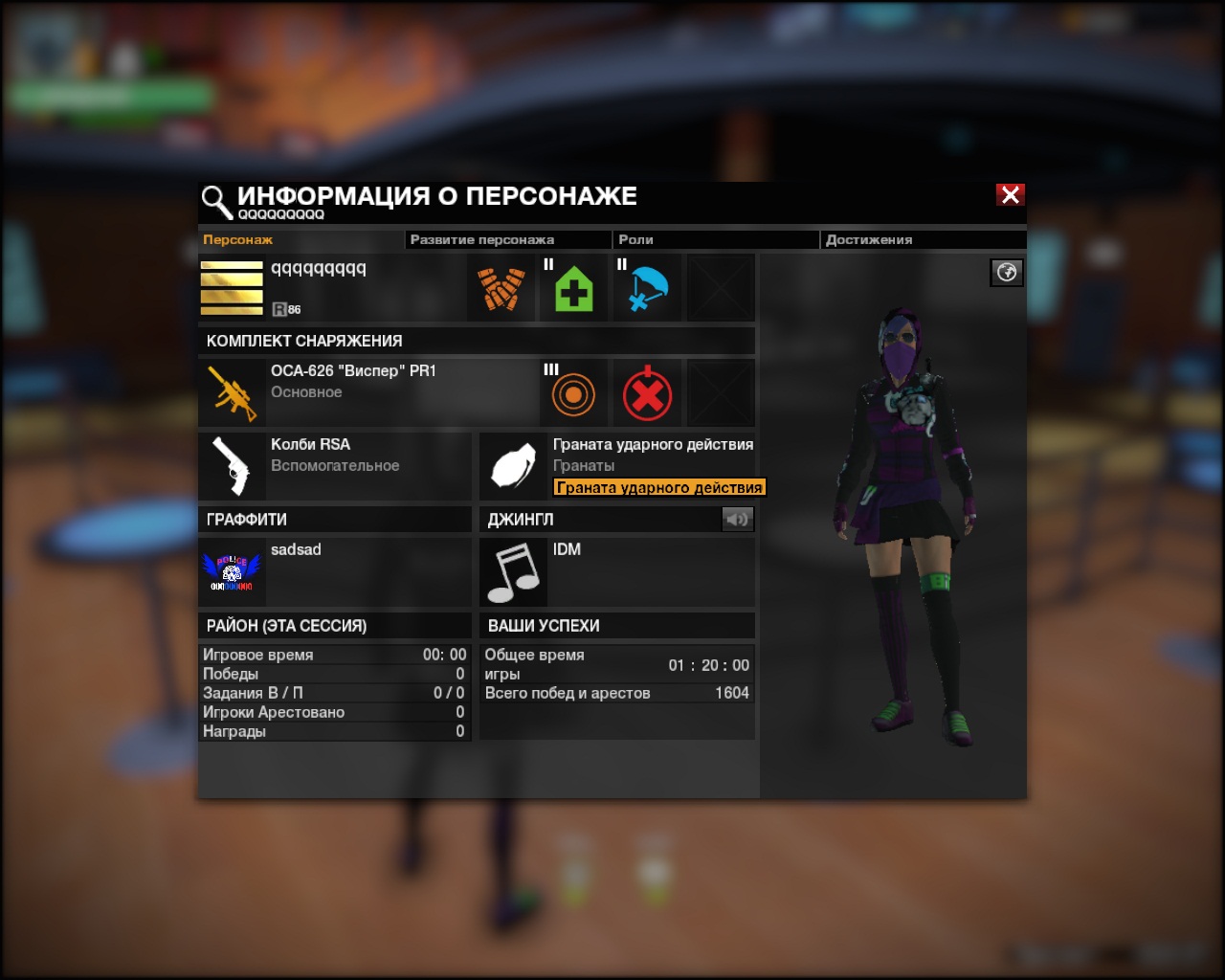Open the sadsad graffiti entry
The width and height of the screenshot is (1225, 980).
click(x=334, y=571)
